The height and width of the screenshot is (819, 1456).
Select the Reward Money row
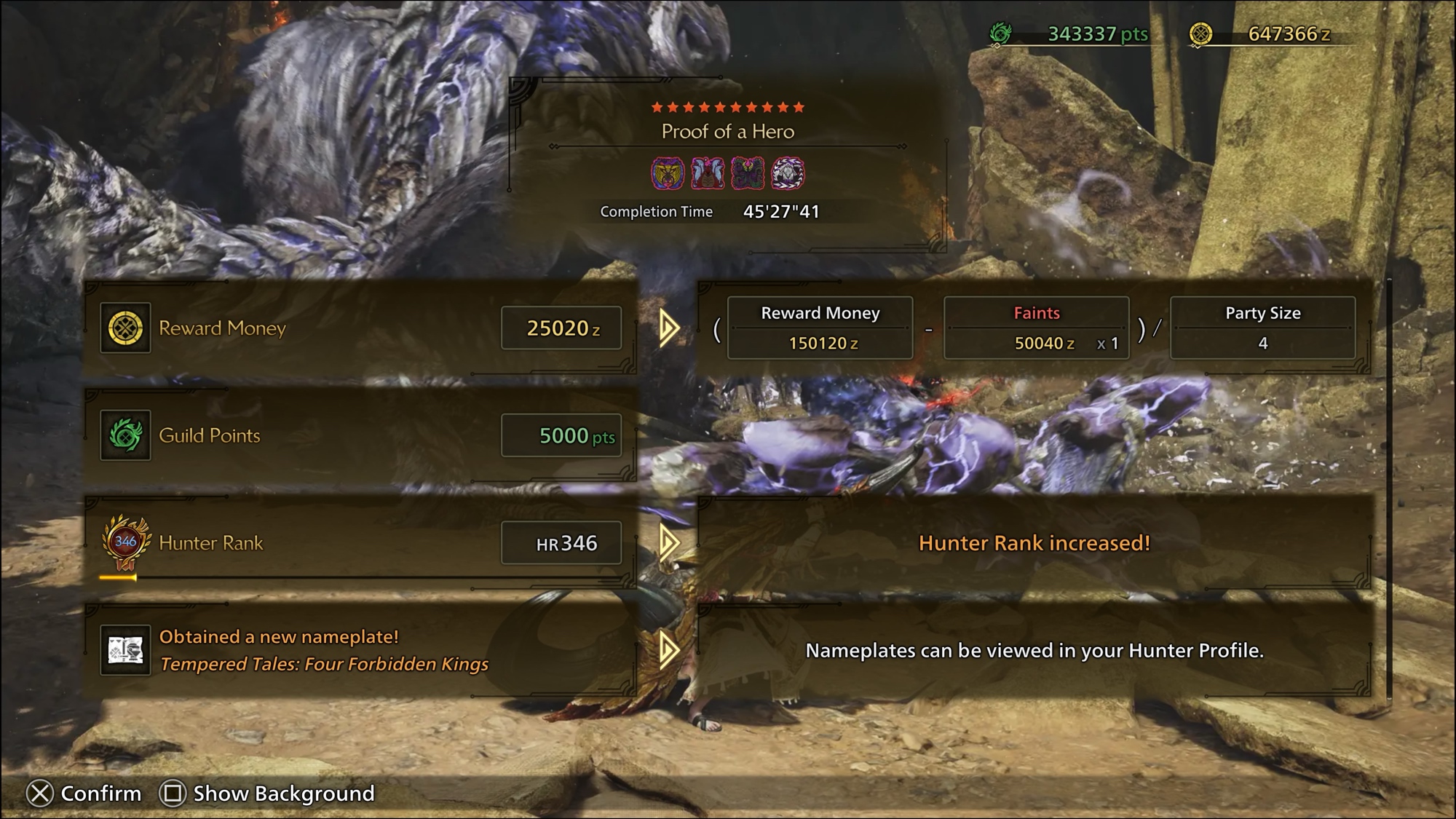tap(360, 328)
